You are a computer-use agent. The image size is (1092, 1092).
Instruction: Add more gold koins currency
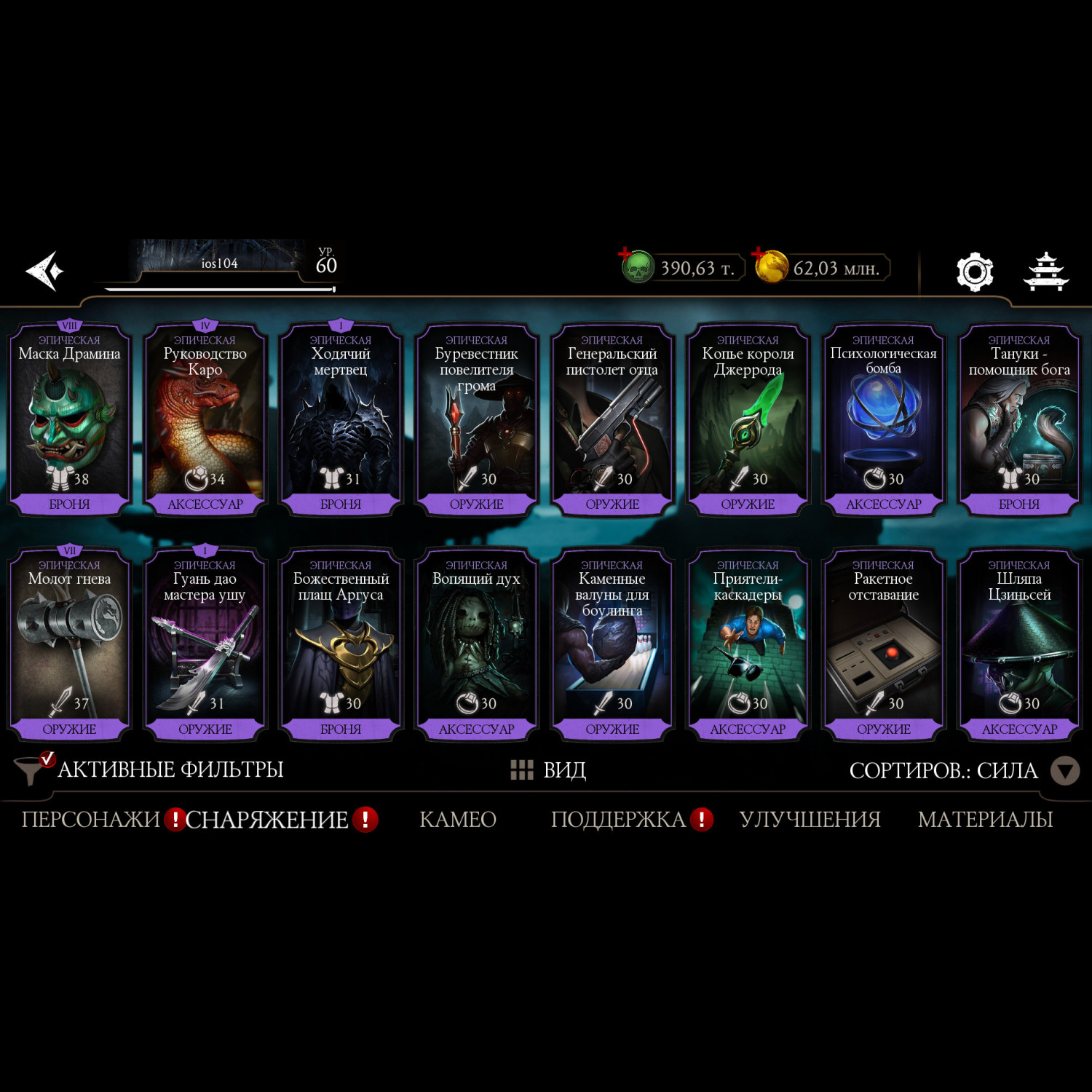coord(770,266)
